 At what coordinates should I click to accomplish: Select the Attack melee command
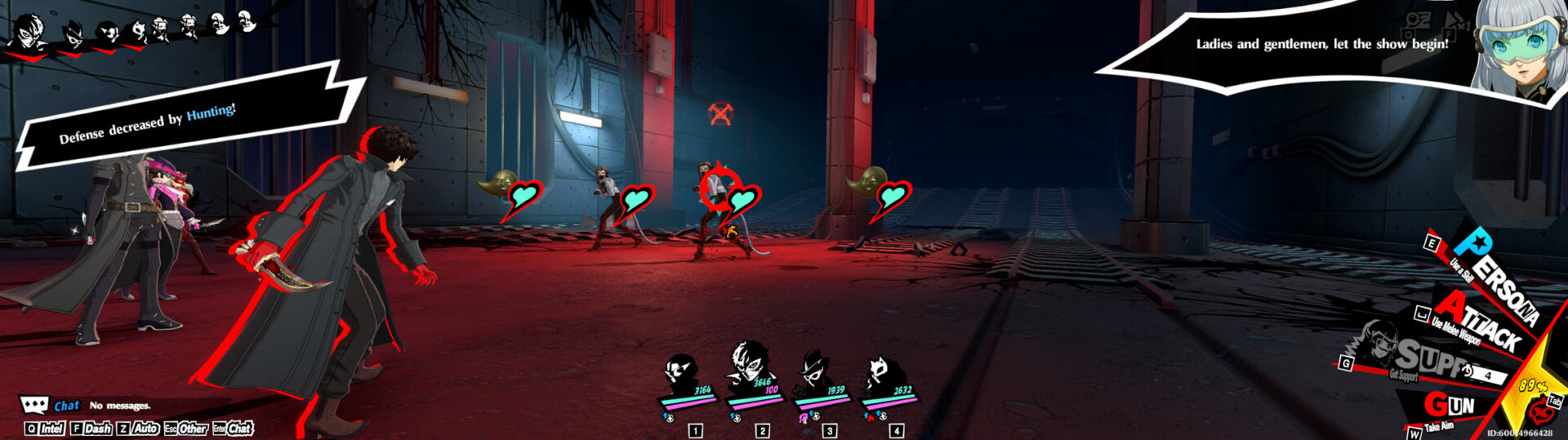[1477, 323]
